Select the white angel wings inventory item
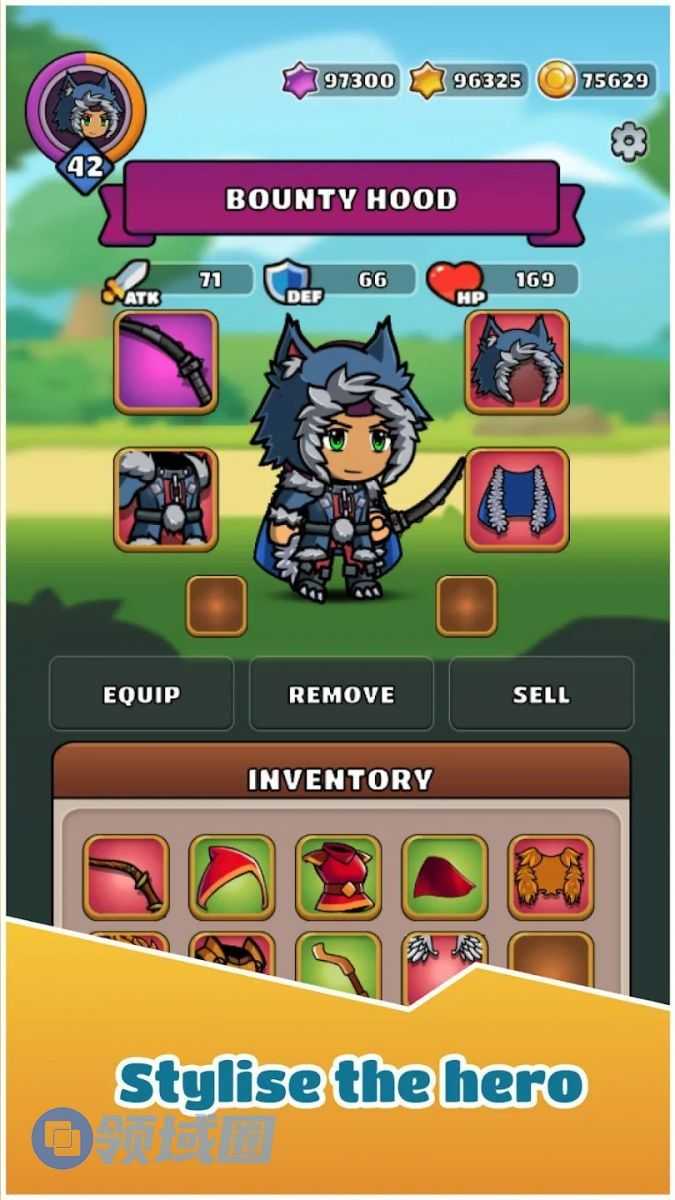 tap(445, 958)
